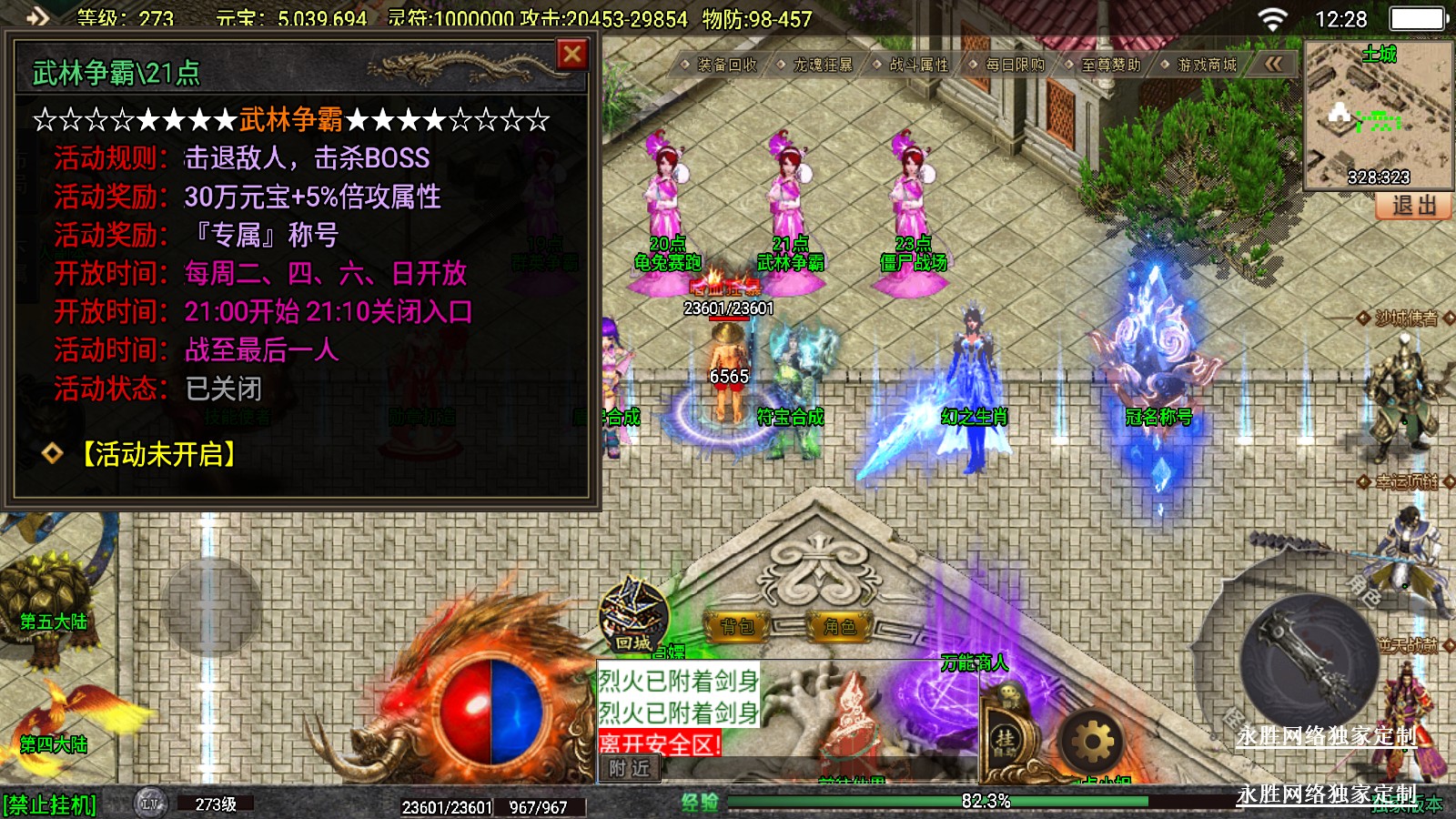Show the 战斗属性 panel

pyautogui.click(x=918, y=65)
